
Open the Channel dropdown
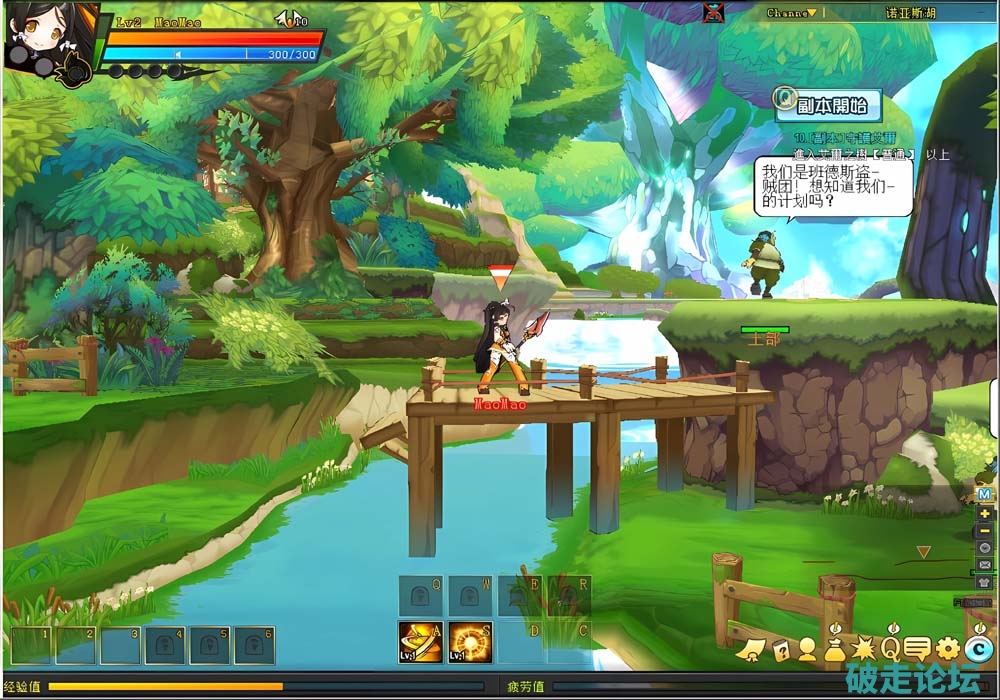[x=791, y=13]
